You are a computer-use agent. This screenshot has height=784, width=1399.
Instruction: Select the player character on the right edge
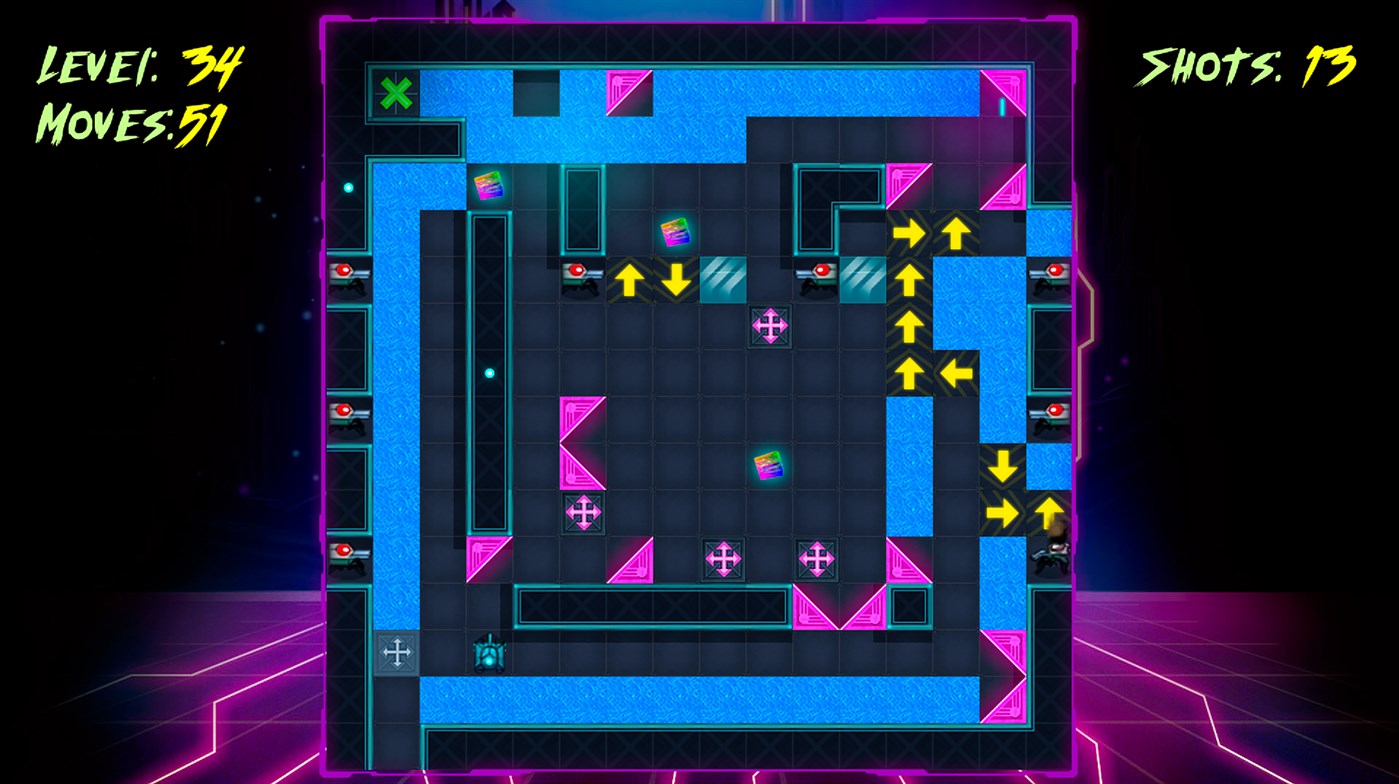[1048, 551]
